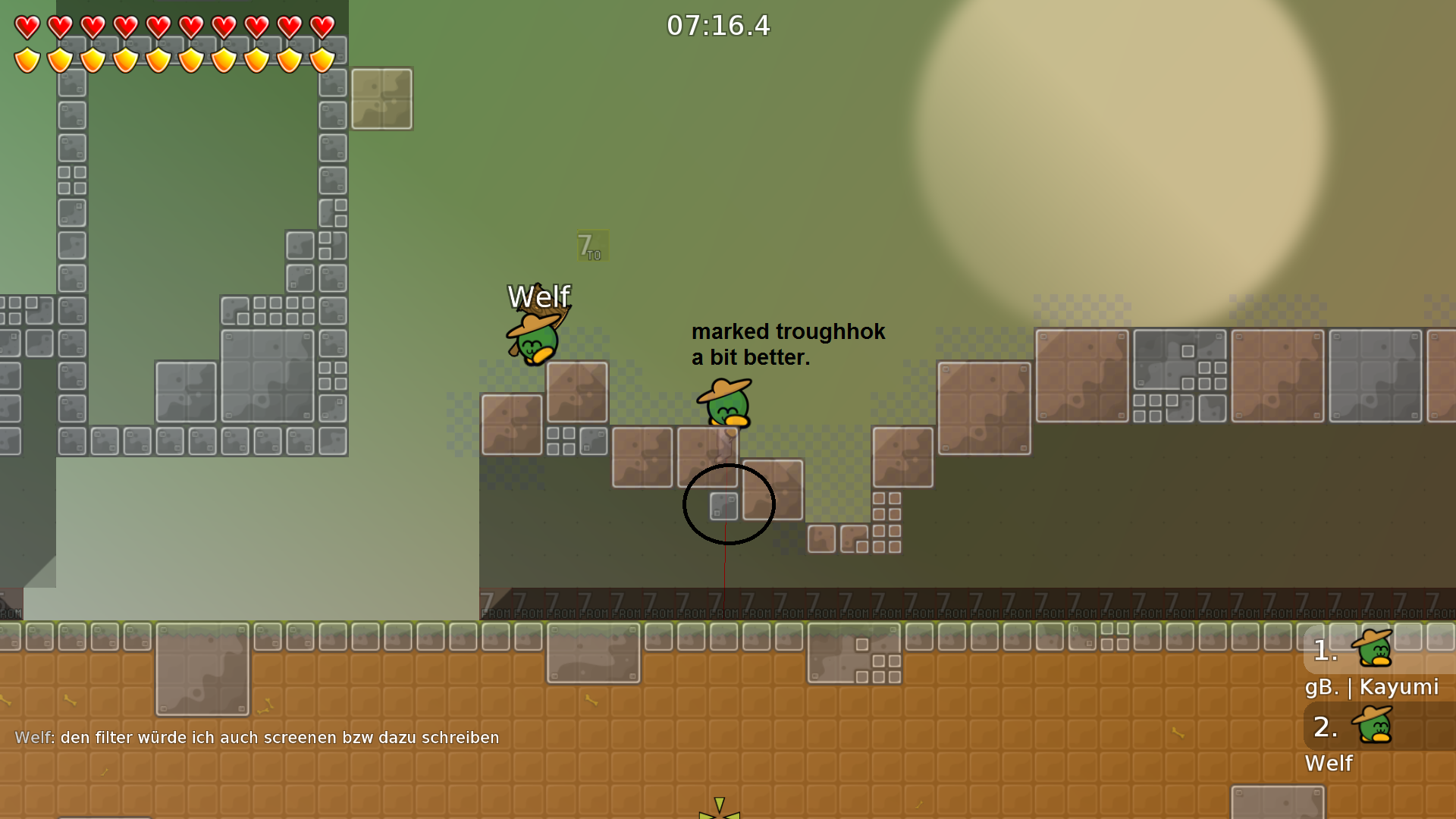Expand the chat message from Welf
This screenshot has height=819, width=1456.
pos(258,736)
